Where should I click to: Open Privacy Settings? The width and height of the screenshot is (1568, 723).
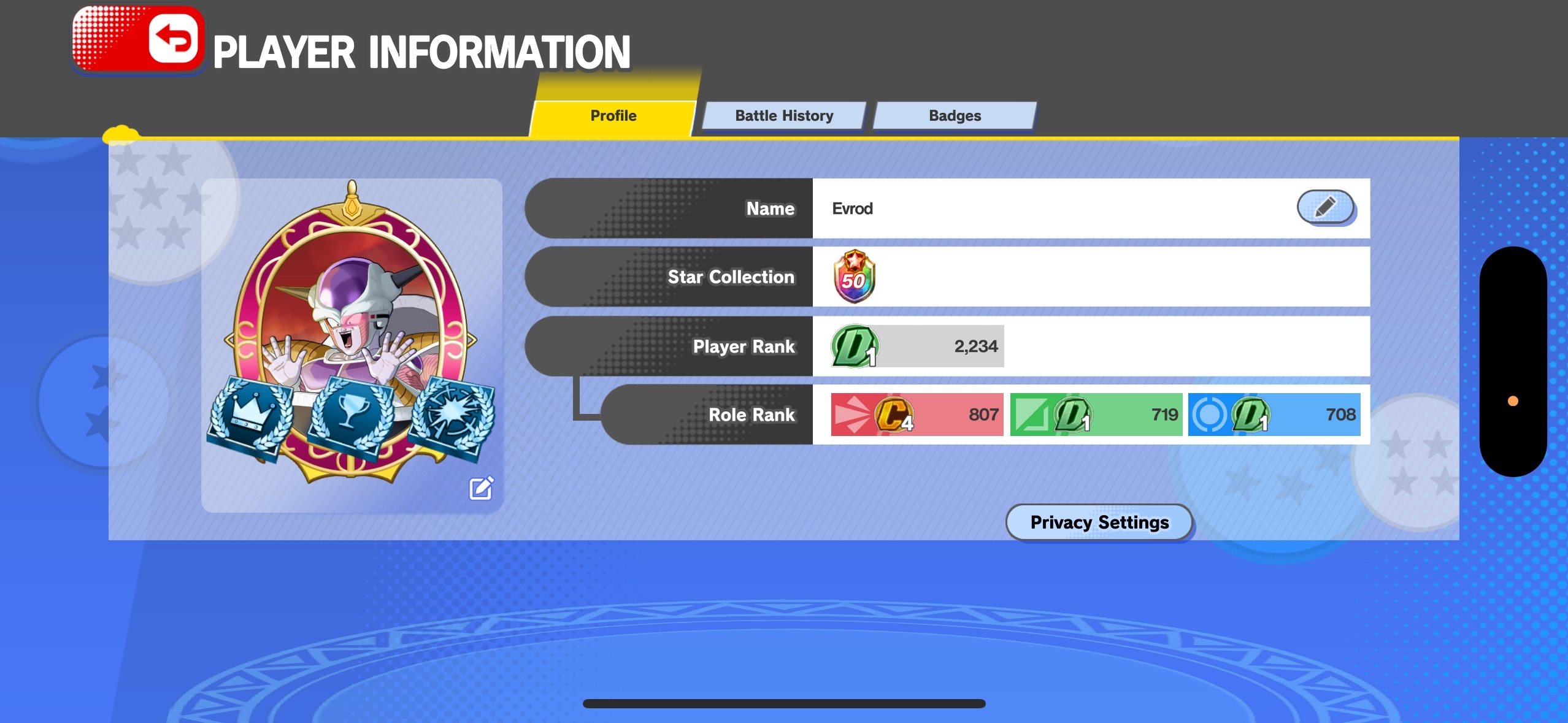[x=1099, y=522]
